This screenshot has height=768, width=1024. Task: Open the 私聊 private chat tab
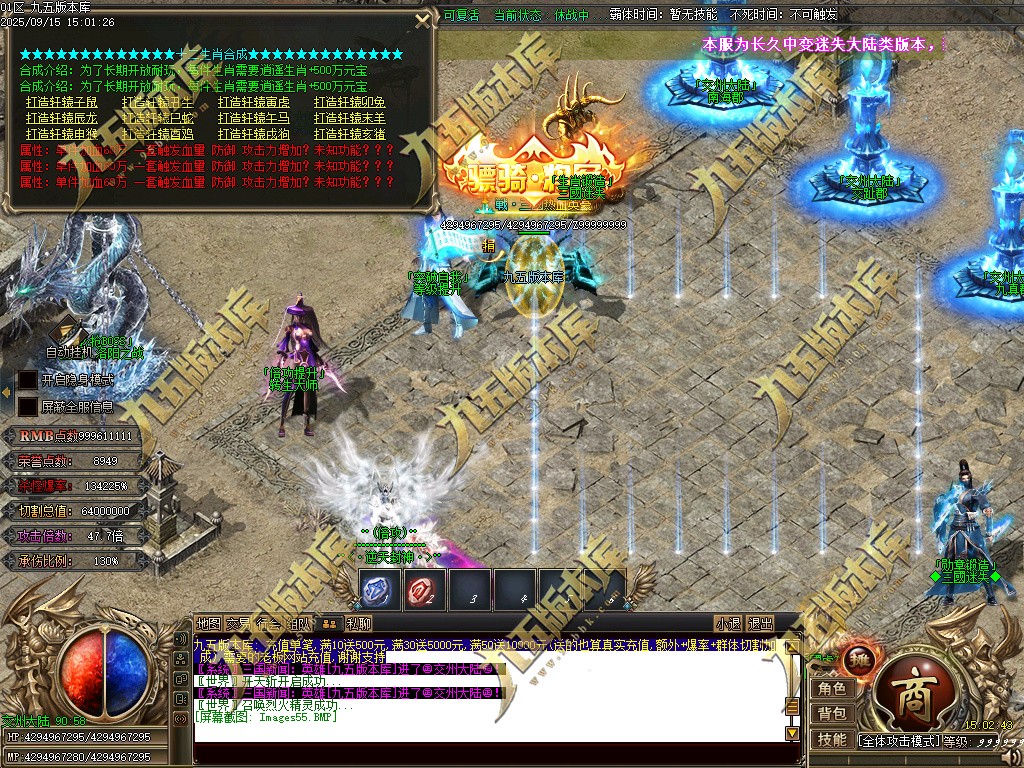(x=359, y=623)
